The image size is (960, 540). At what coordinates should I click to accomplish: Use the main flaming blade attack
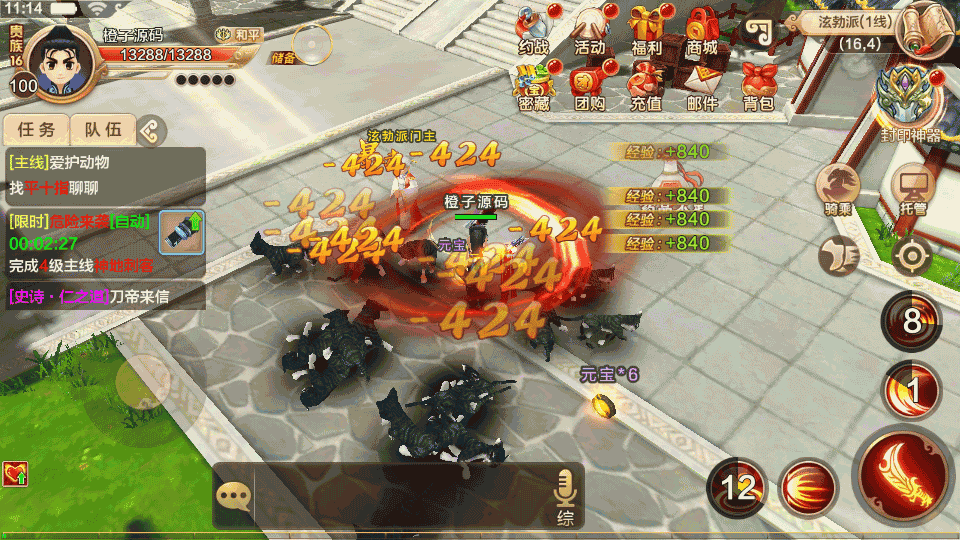click(x=903, y=474)
